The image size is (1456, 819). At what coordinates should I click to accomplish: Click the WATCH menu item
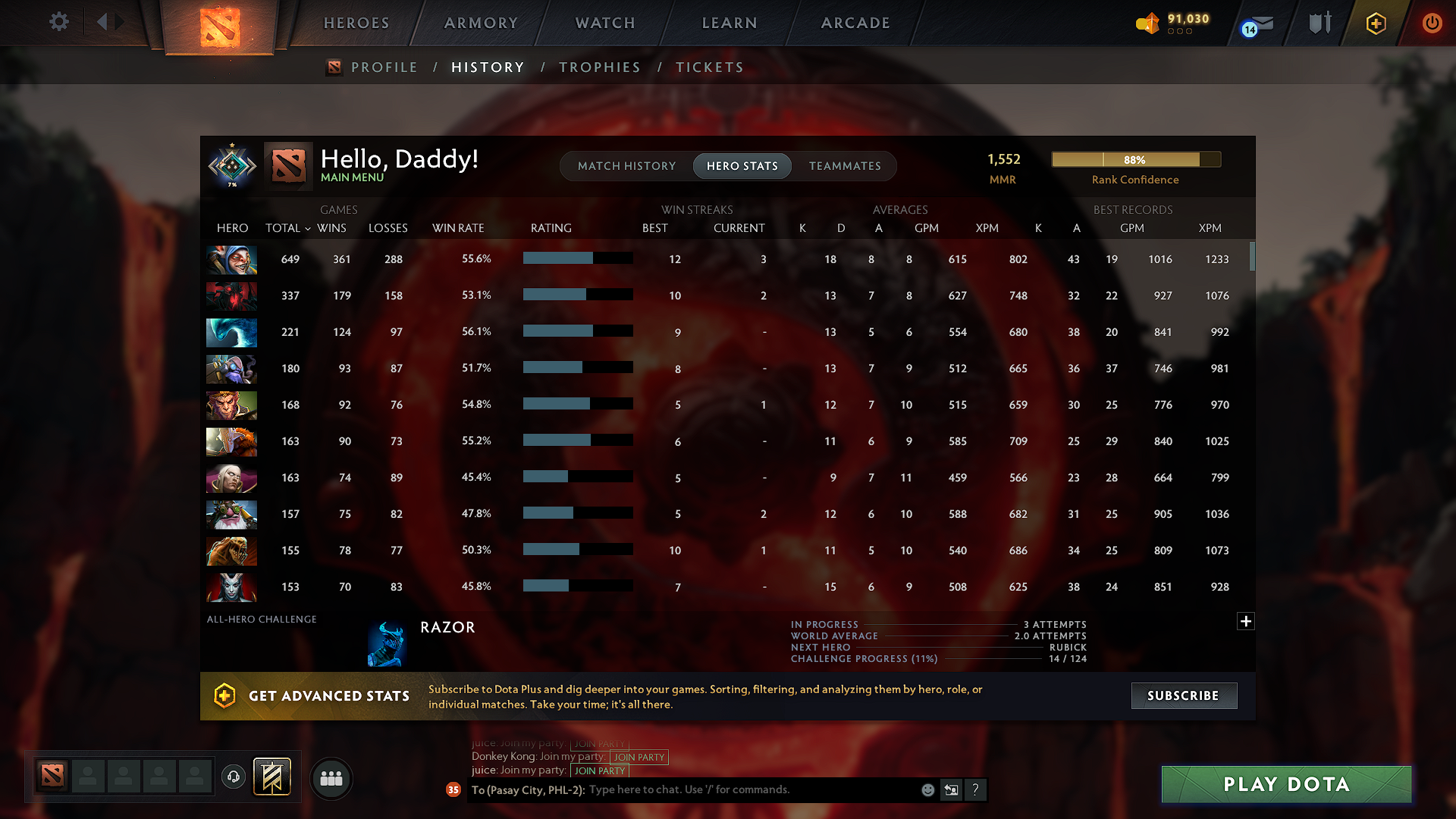click(x=604, y=23)
